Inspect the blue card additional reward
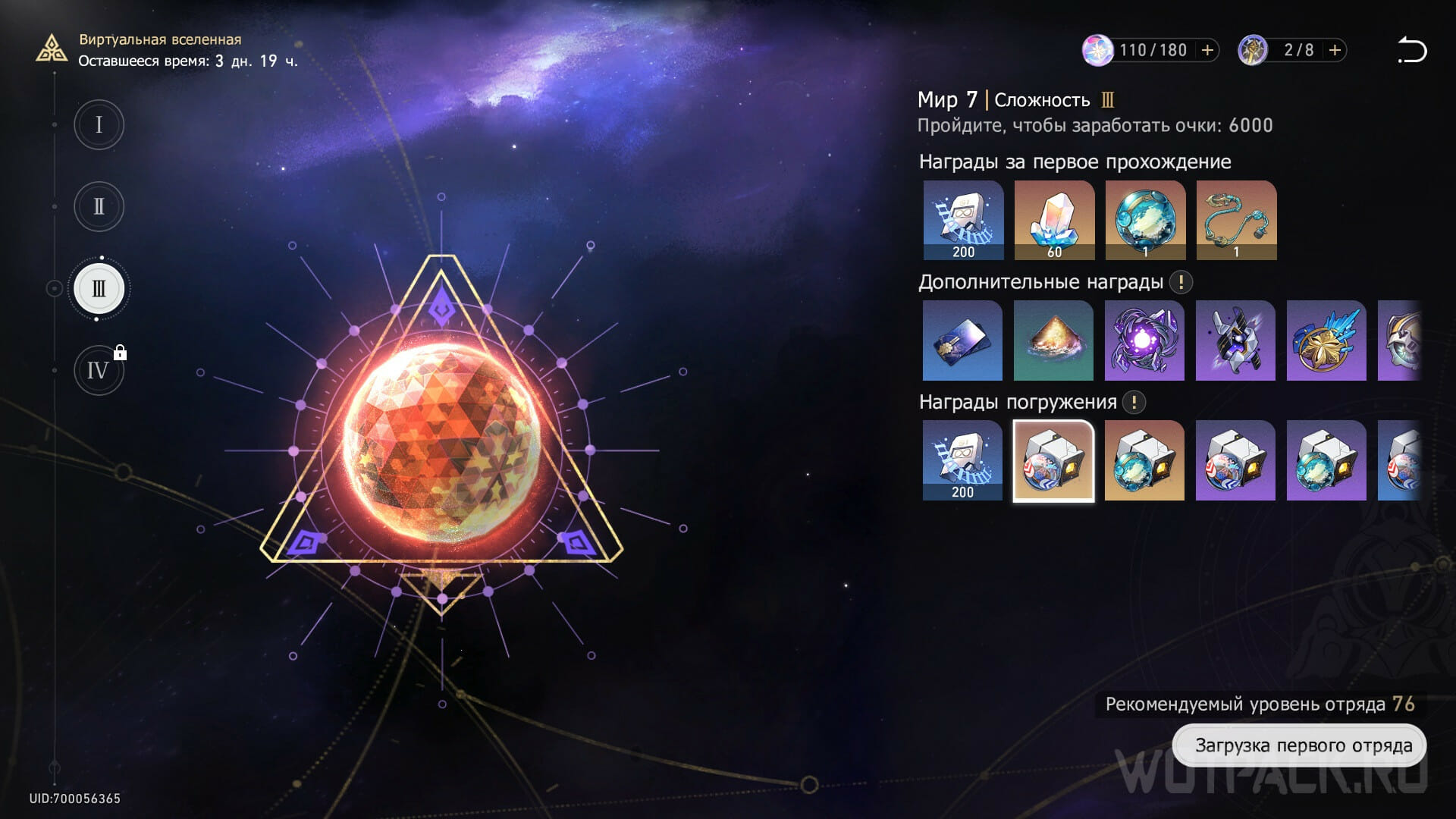The width and height of the screenshot is (1456, 819). click(962, 340)
